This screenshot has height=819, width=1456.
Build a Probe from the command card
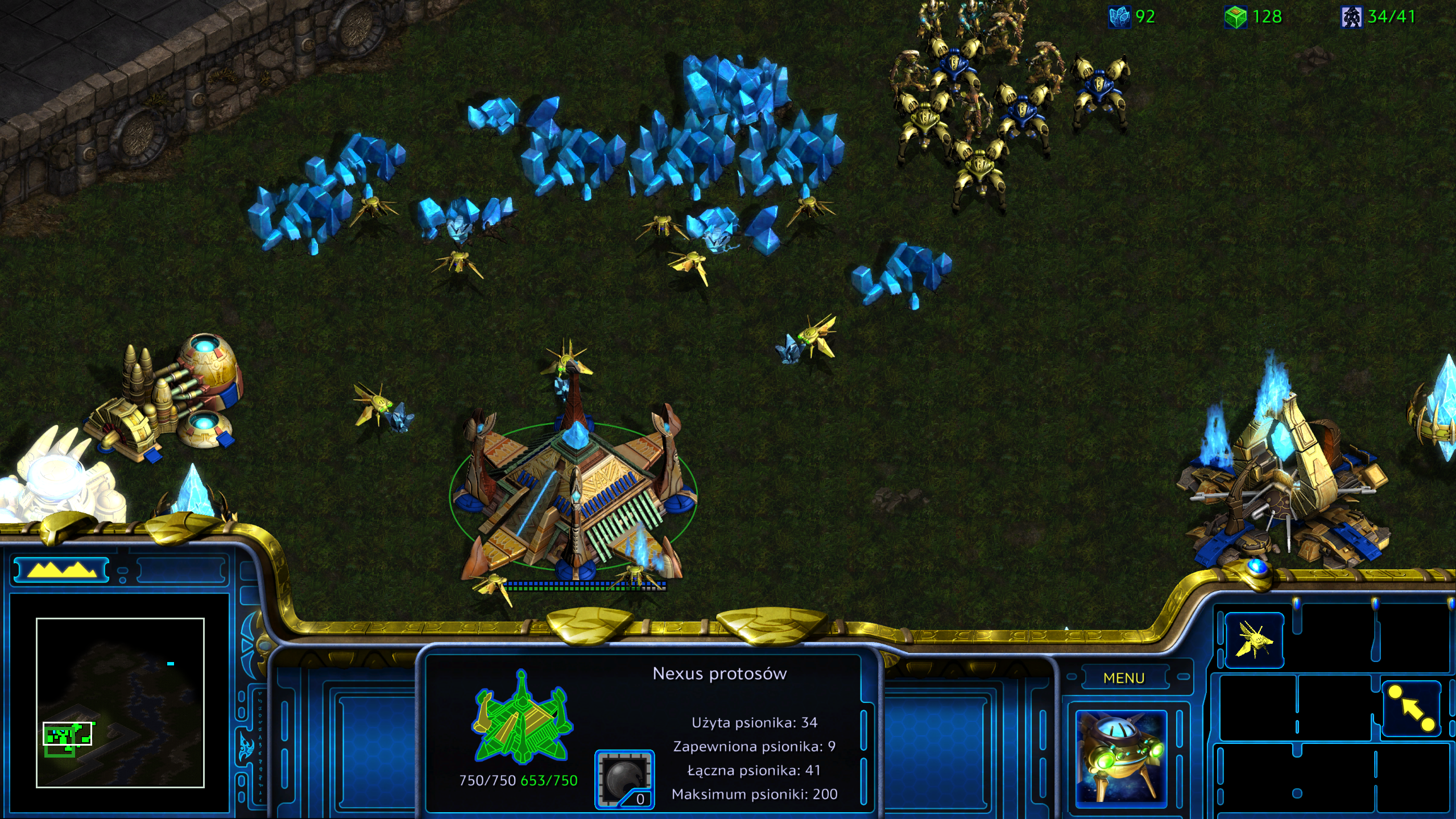(x=1254, y=640)
